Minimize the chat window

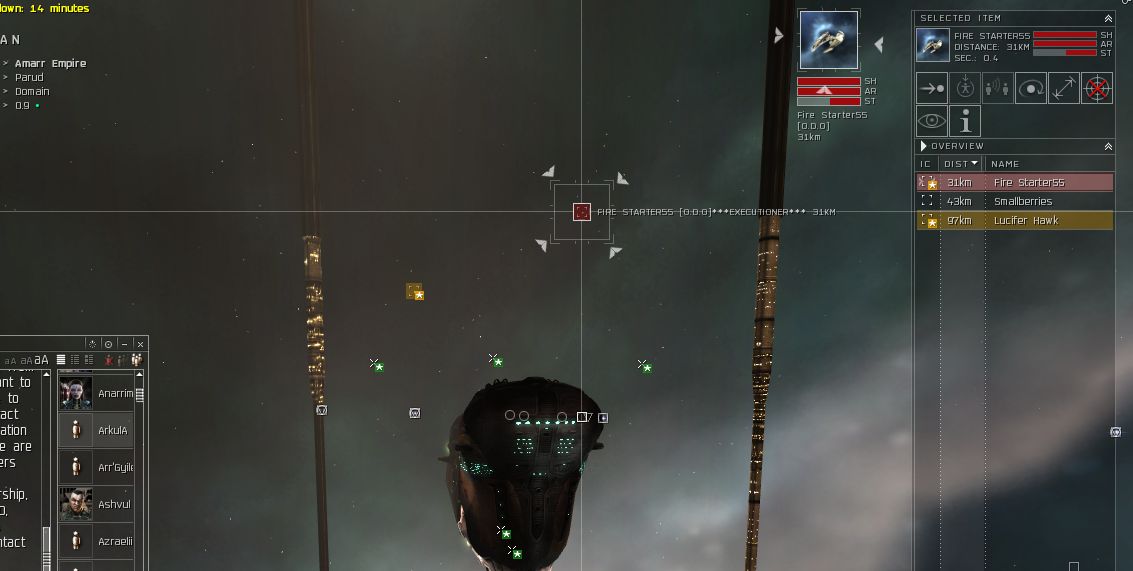124,344
